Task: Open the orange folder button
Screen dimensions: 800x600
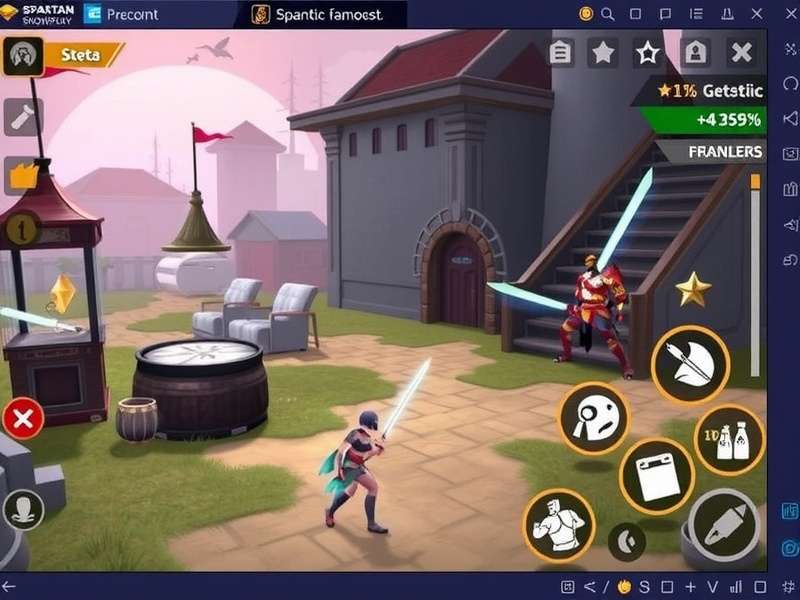Action: [22, 175]
